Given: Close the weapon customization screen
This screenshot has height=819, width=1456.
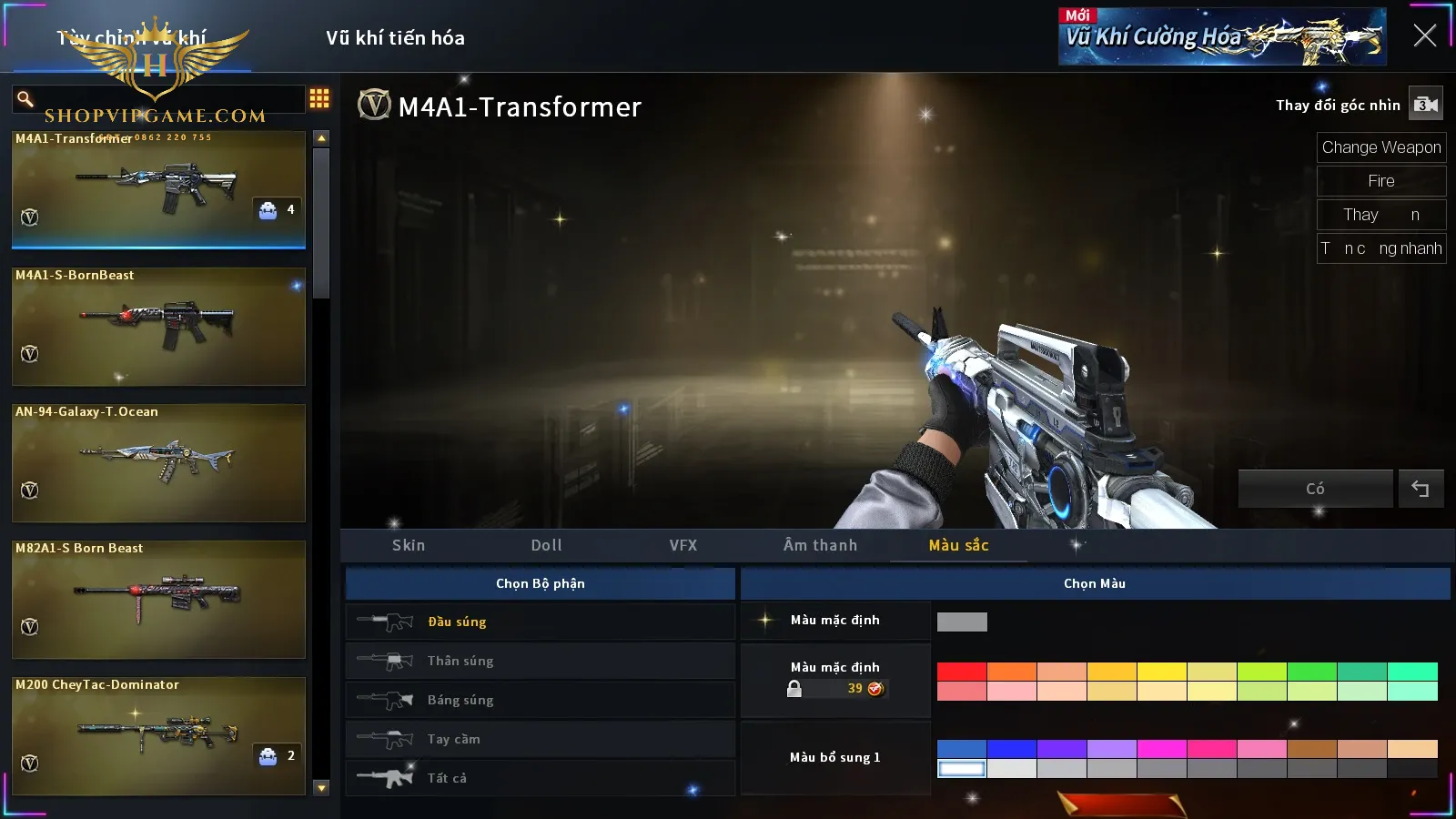Looking at the screenshot, I should [x=1424, y=35].
